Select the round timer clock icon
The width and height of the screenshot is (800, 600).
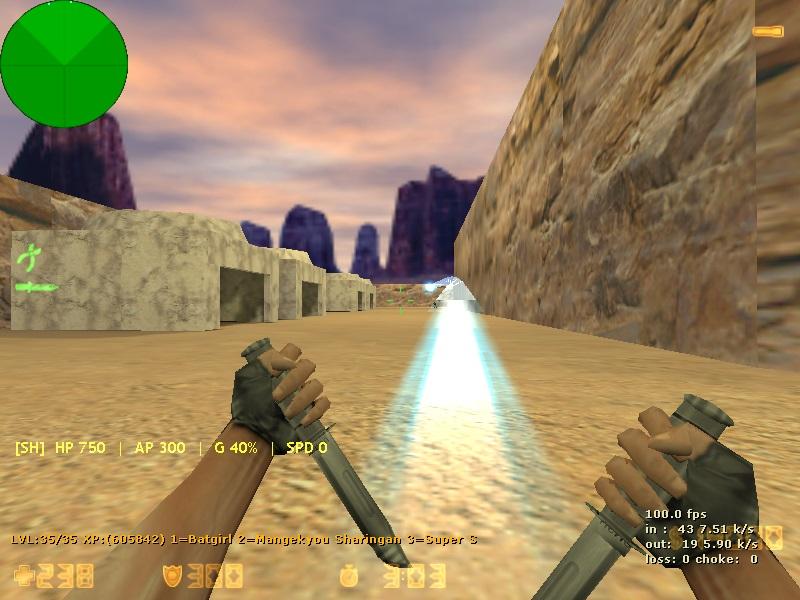pyautogui.click(x=348, y=576)
